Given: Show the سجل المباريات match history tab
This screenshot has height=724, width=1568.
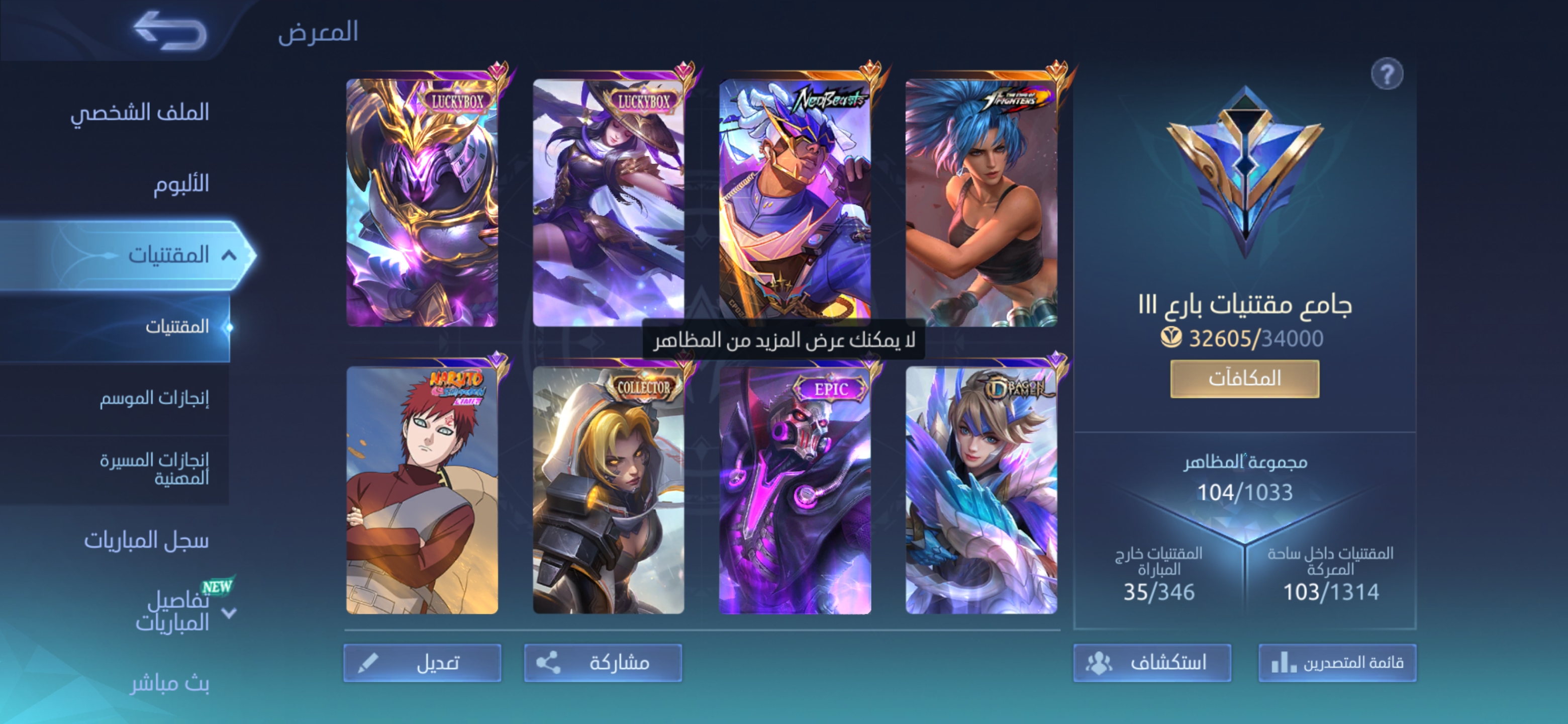Looking at the screenshot, I should pos(146,540).
